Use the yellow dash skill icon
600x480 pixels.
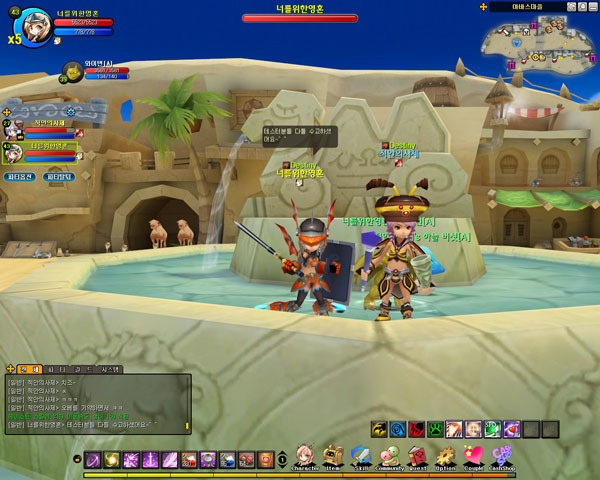tap(380, 429)
